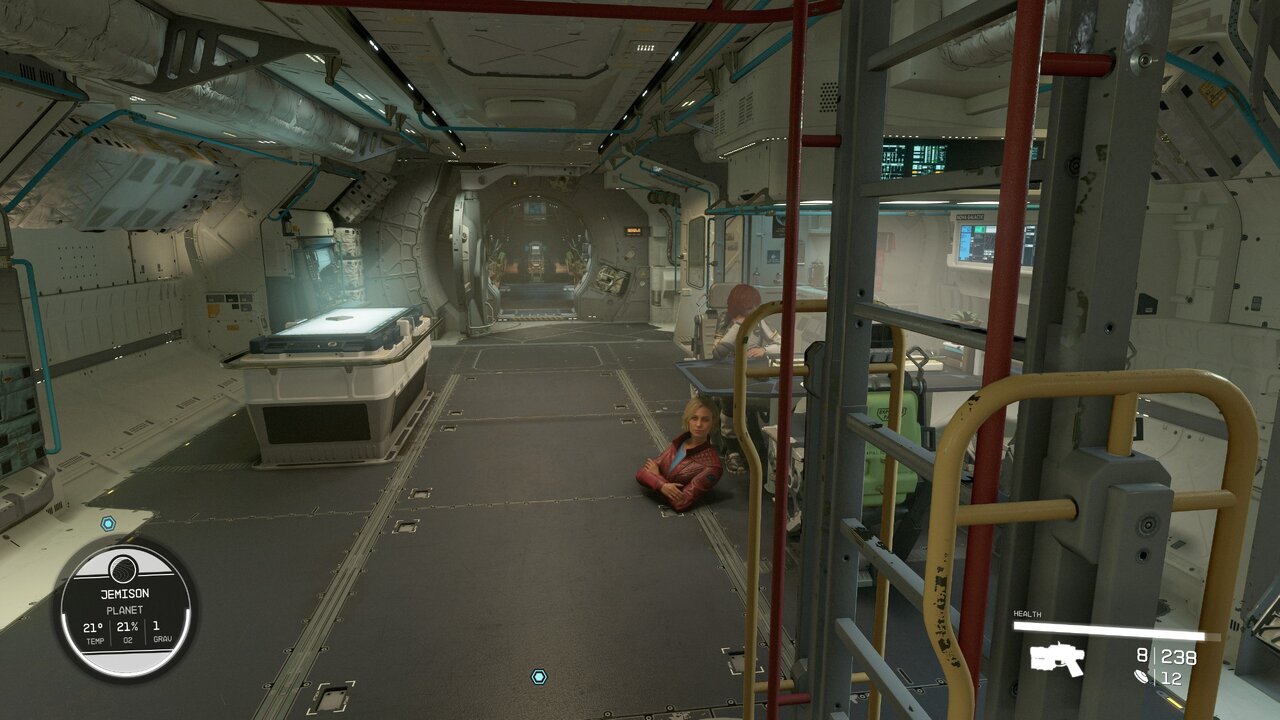Select the equipped weapon icon
Viewport: 1280px width, 720px height.
[x=1058, y=658]
